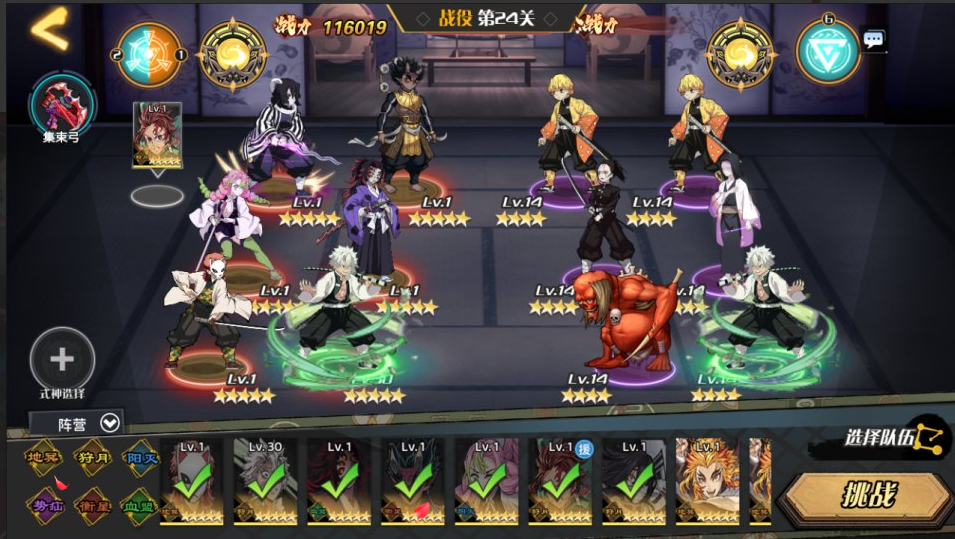Image resolution: width=955 pixels, height=539 pixels.
Task: Filter heroes by 衡星 faction
Action: [x=92, y=504]
